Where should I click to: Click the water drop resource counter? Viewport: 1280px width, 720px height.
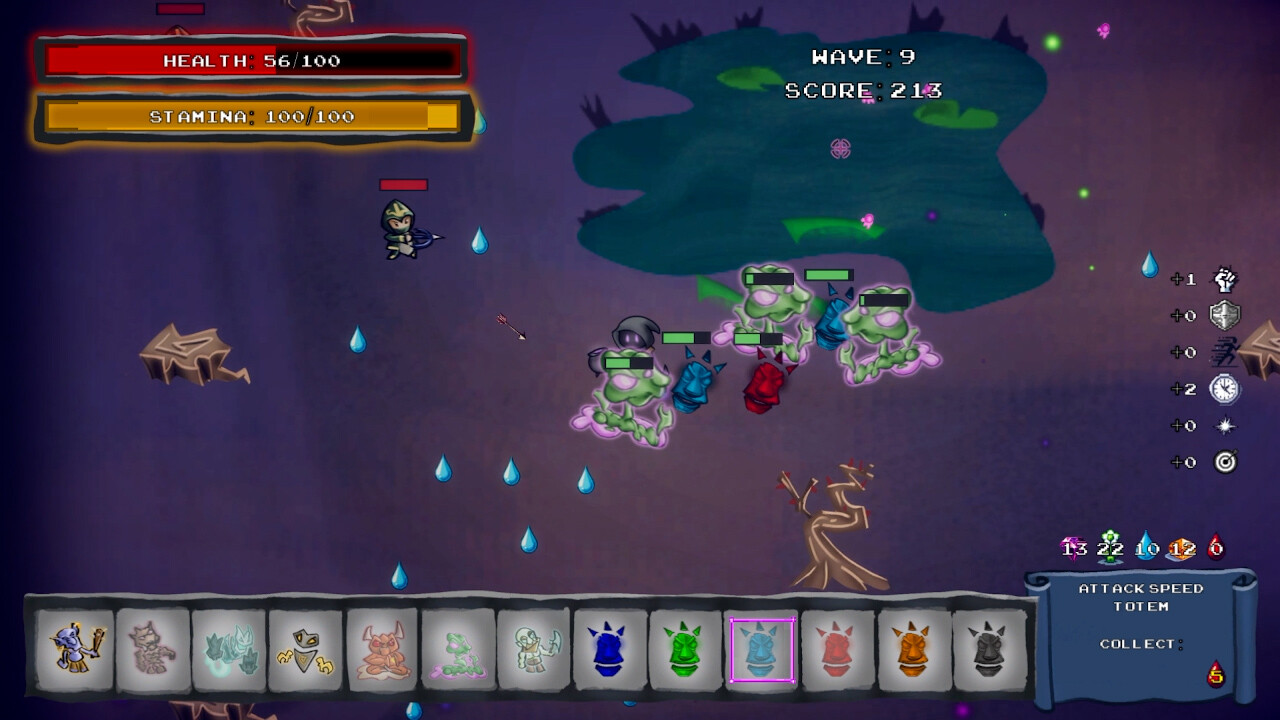(1147, 548)
